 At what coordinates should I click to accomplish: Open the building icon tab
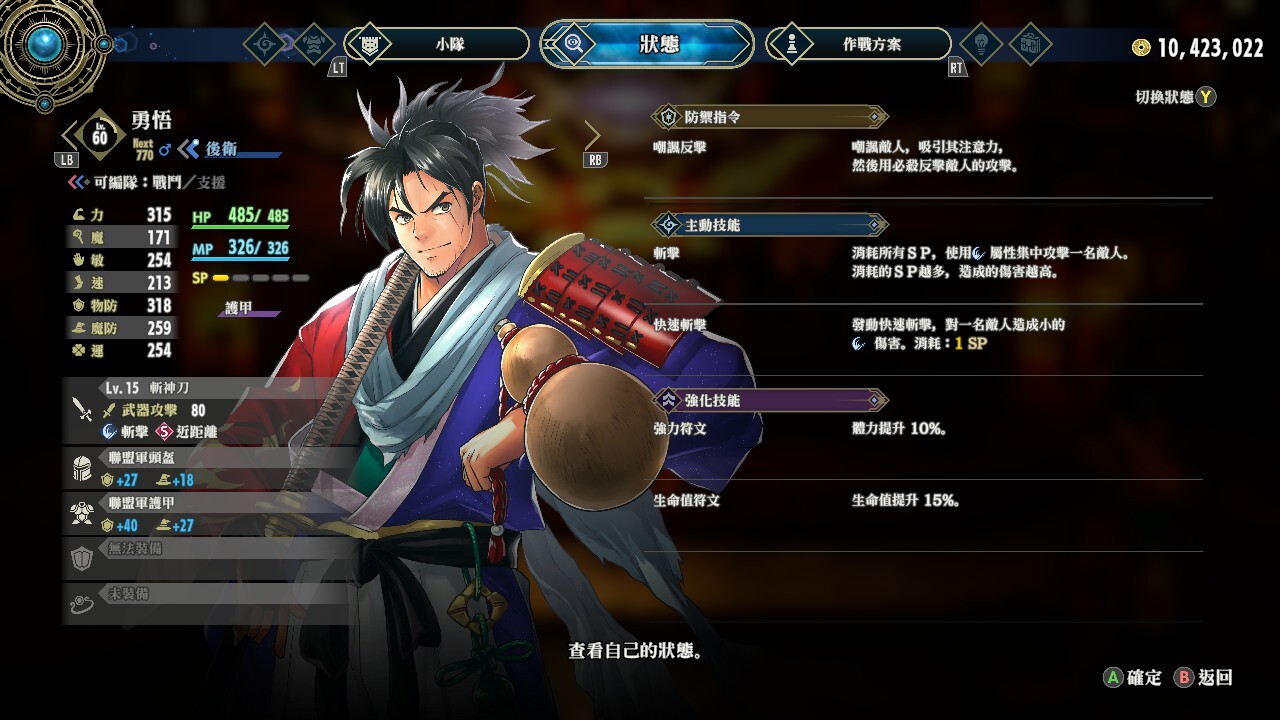(x=1030, y=44)
